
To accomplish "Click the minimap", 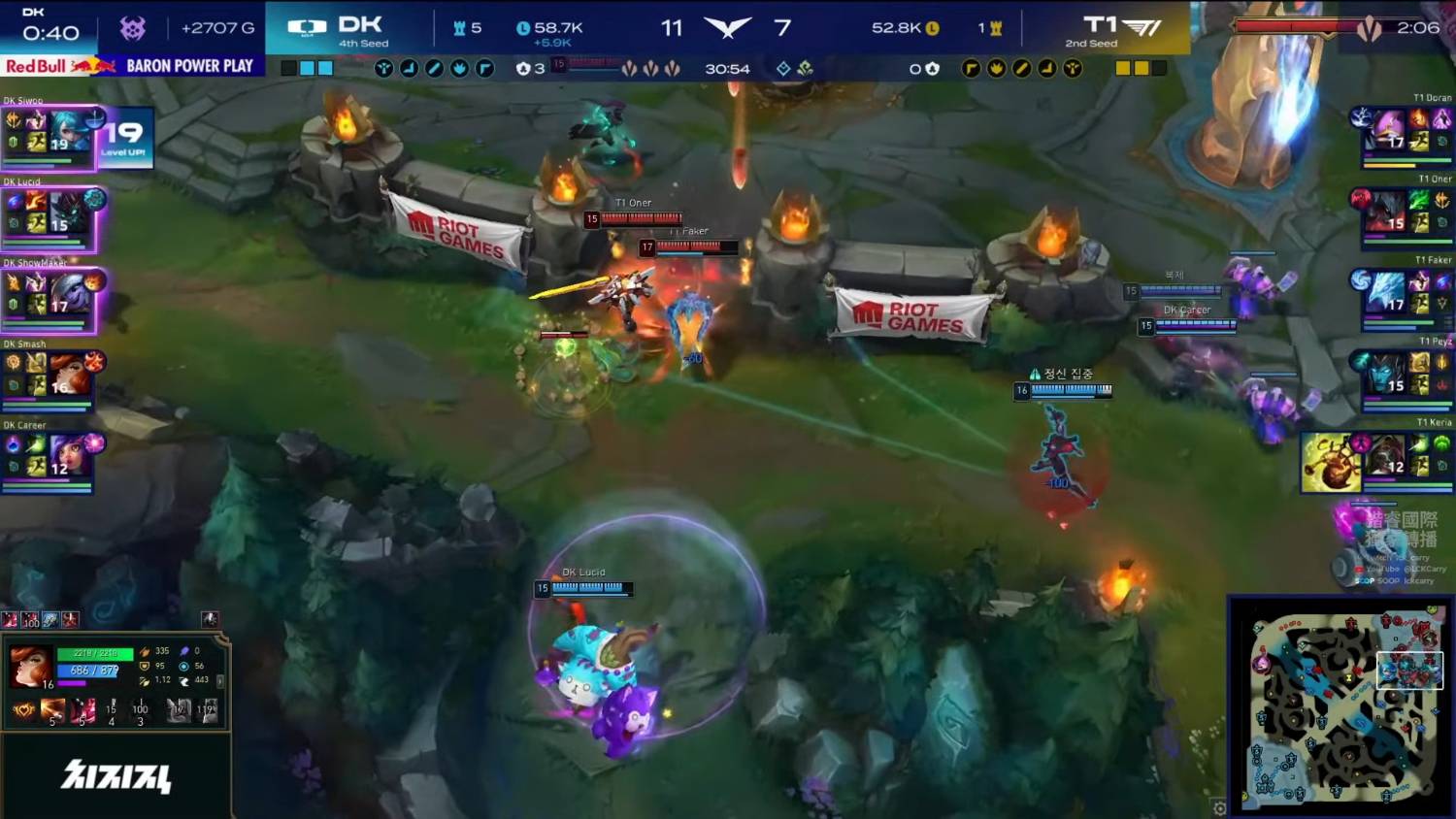I will tap(1340, 705).
